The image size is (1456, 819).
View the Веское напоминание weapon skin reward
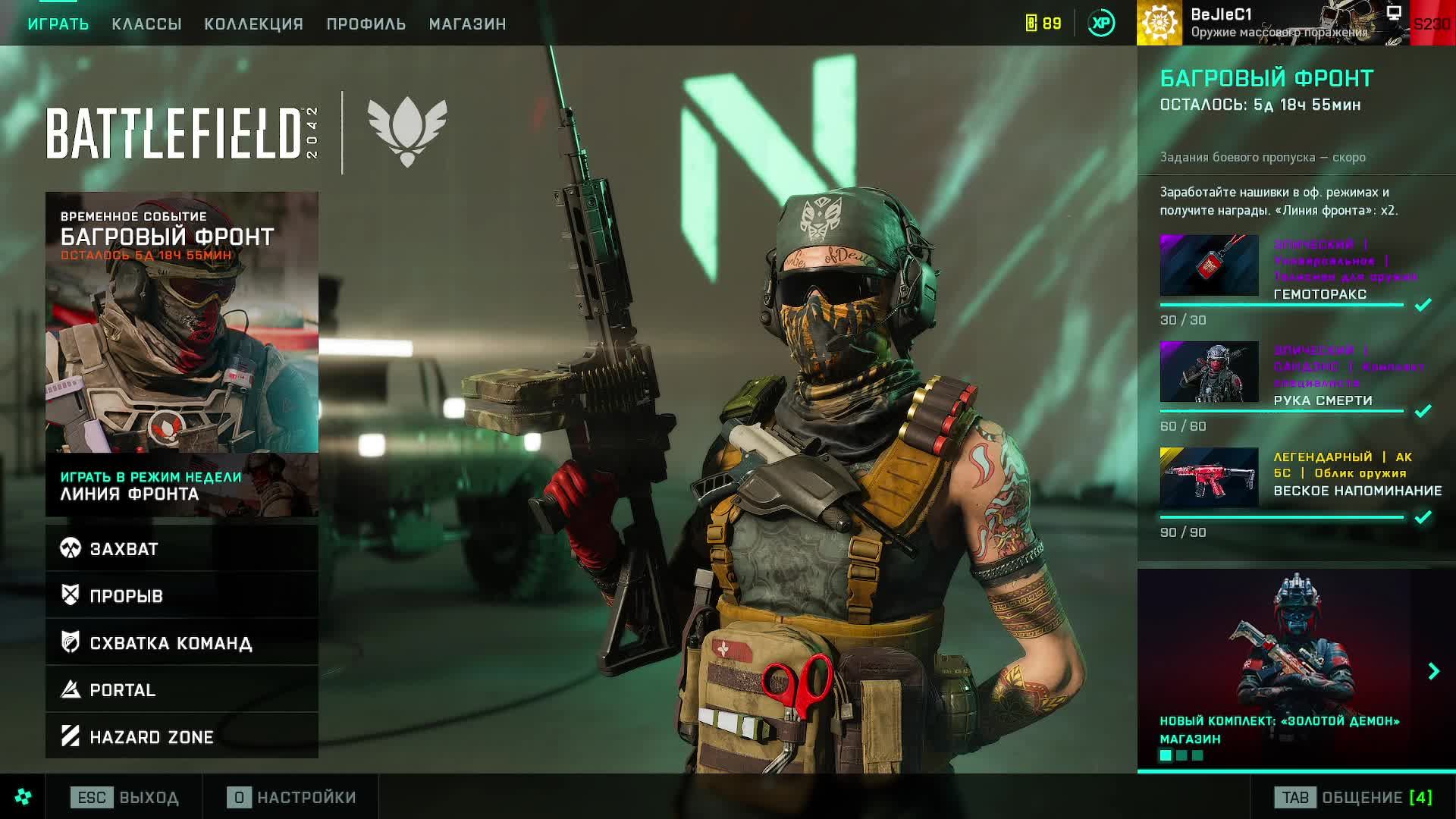coord(1210,478)
